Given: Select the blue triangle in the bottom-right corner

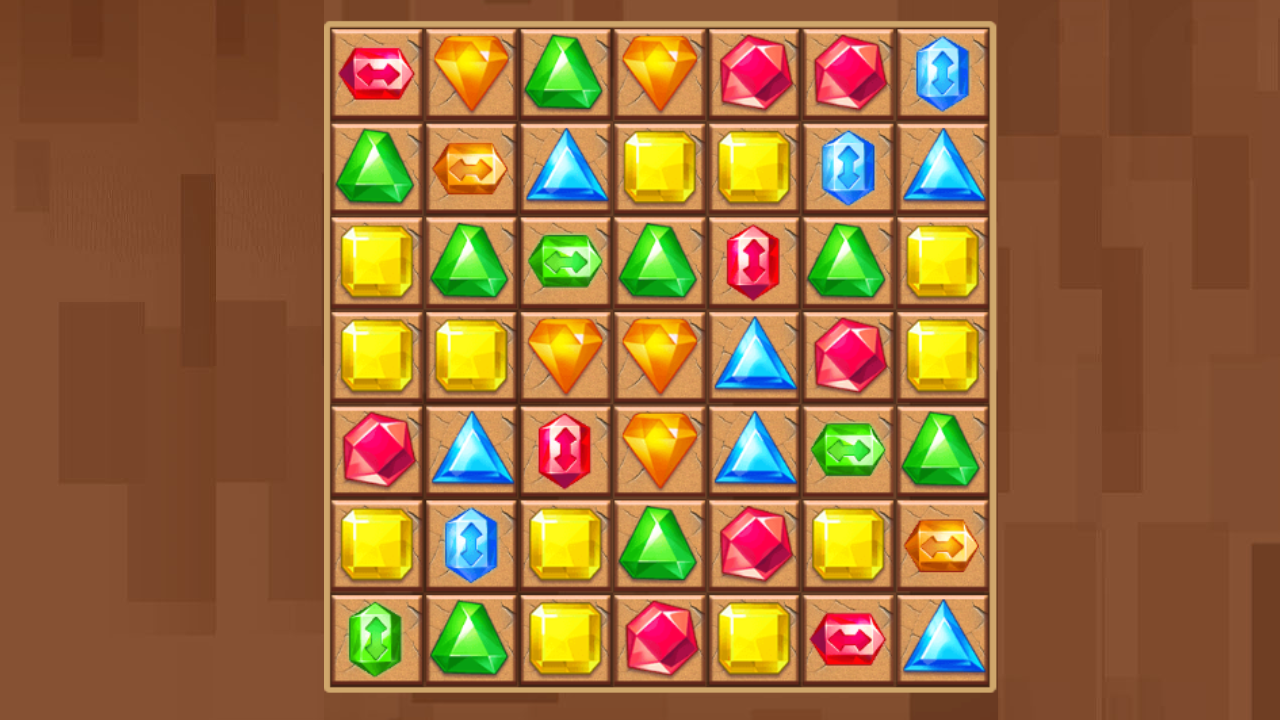Looking at the screenshot, I should [943, 639].
